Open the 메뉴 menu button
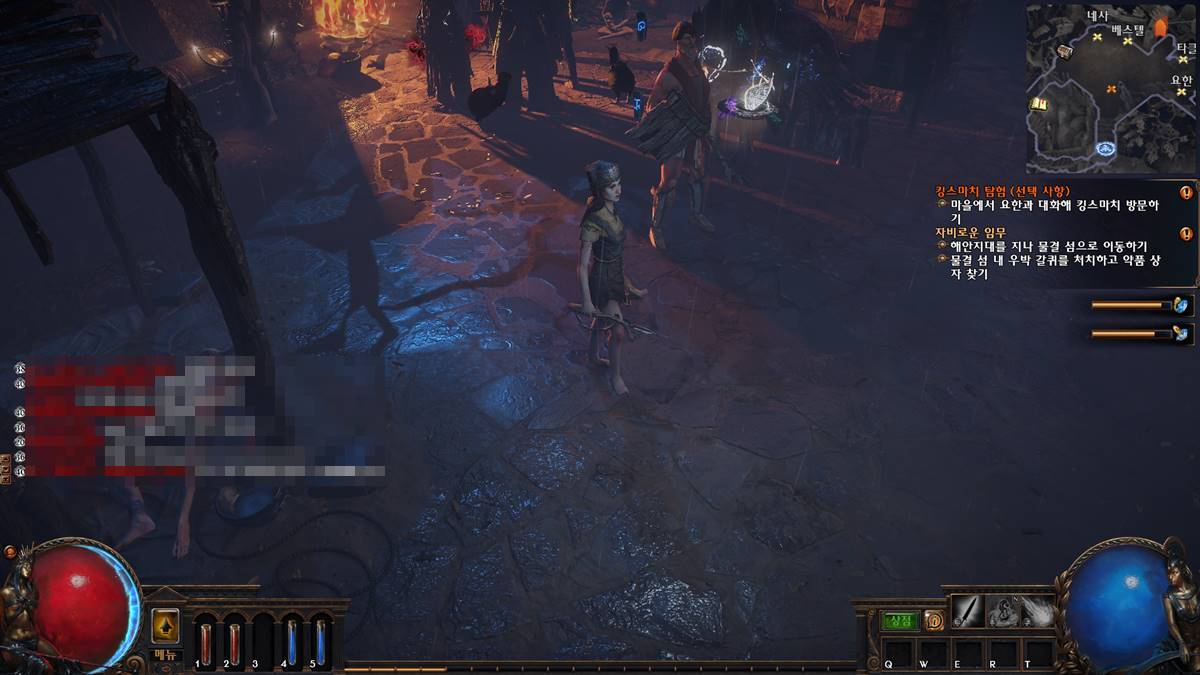Image resolution: width=1200 pixels, height=675 pixels. coord(166,655)
